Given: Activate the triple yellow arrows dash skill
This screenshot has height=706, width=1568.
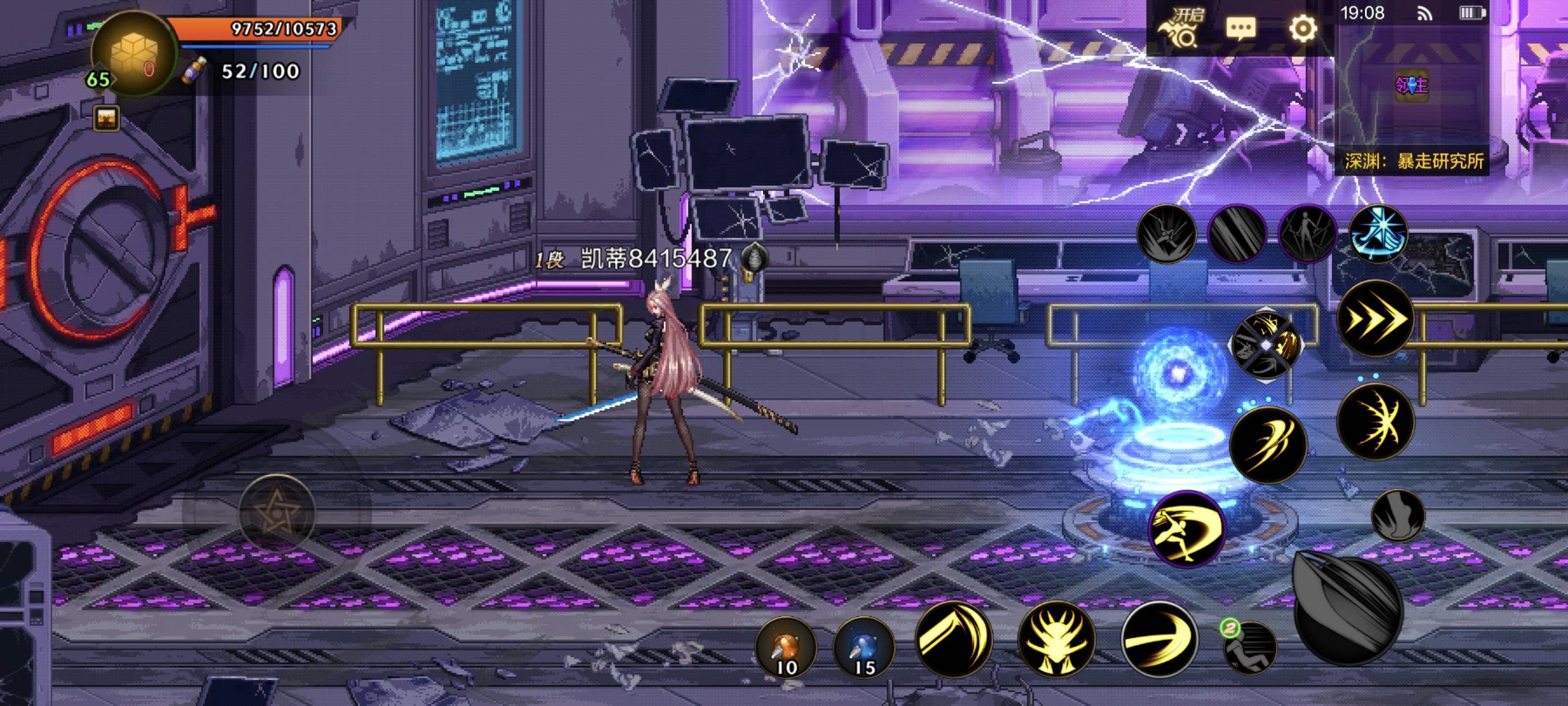Looking at the screenshot, I should point(1375,319).
